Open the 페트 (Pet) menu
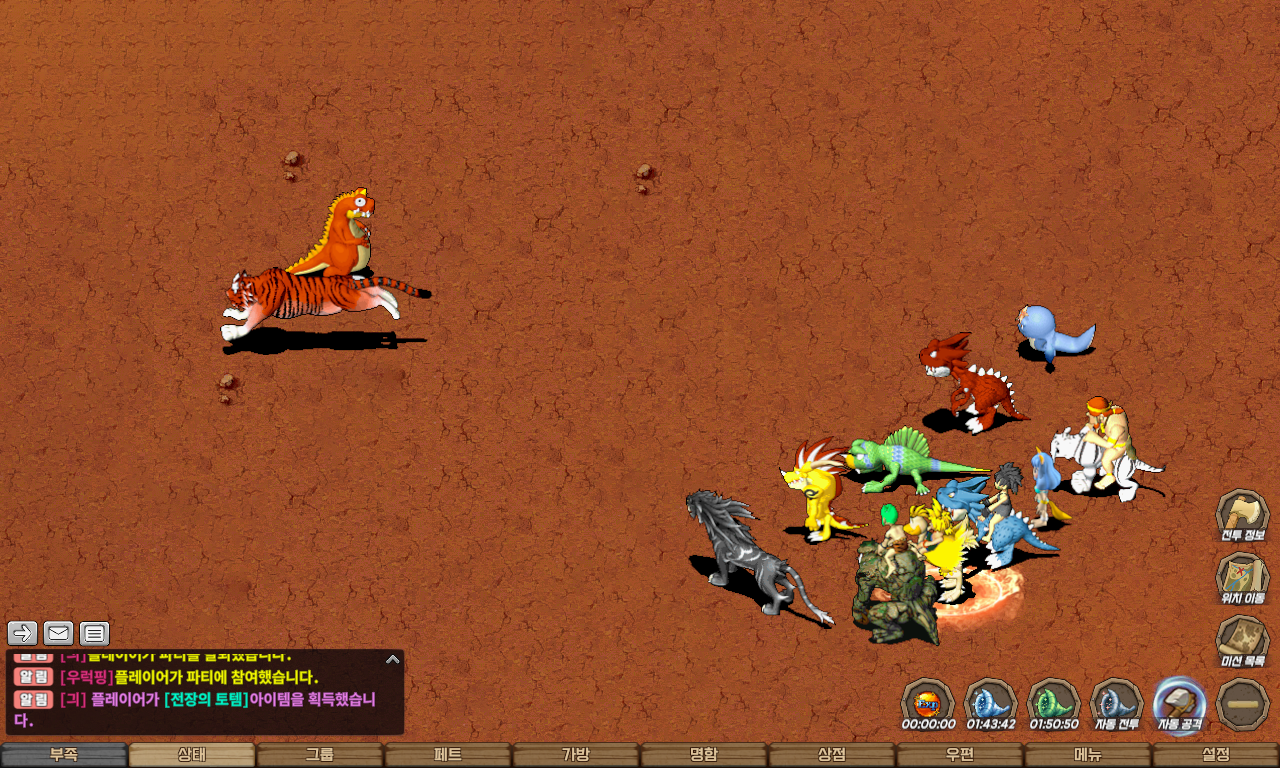The image size is (1280, 768). click(x=448, y=755)
